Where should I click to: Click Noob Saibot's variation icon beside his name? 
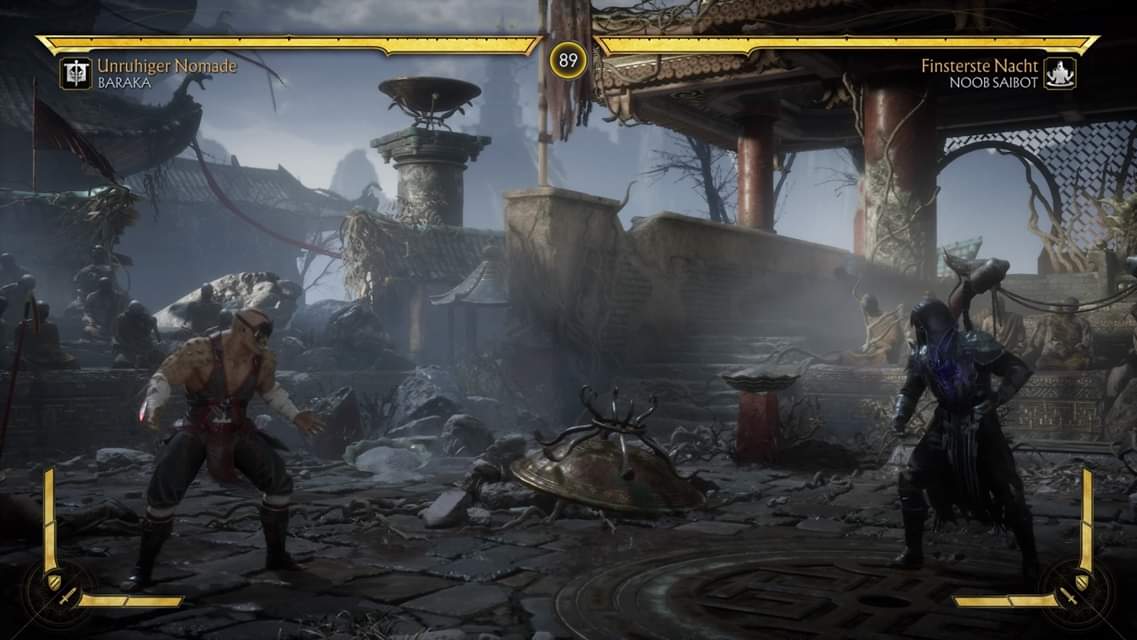tap(1059, 73)
